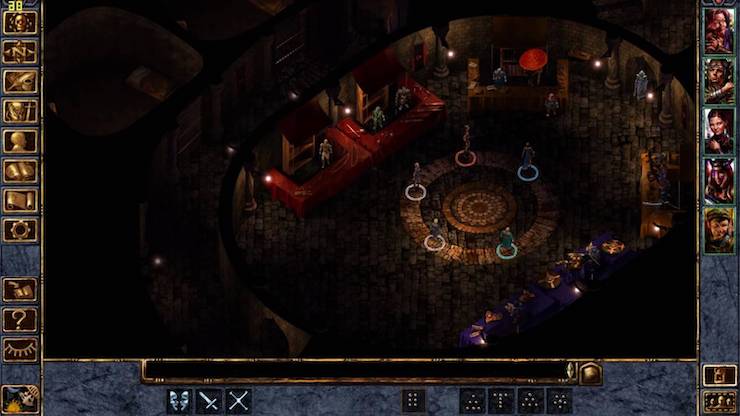Activate the talk masks action button
The width and height of the screenshot is (740, 416).
point(180,401)
